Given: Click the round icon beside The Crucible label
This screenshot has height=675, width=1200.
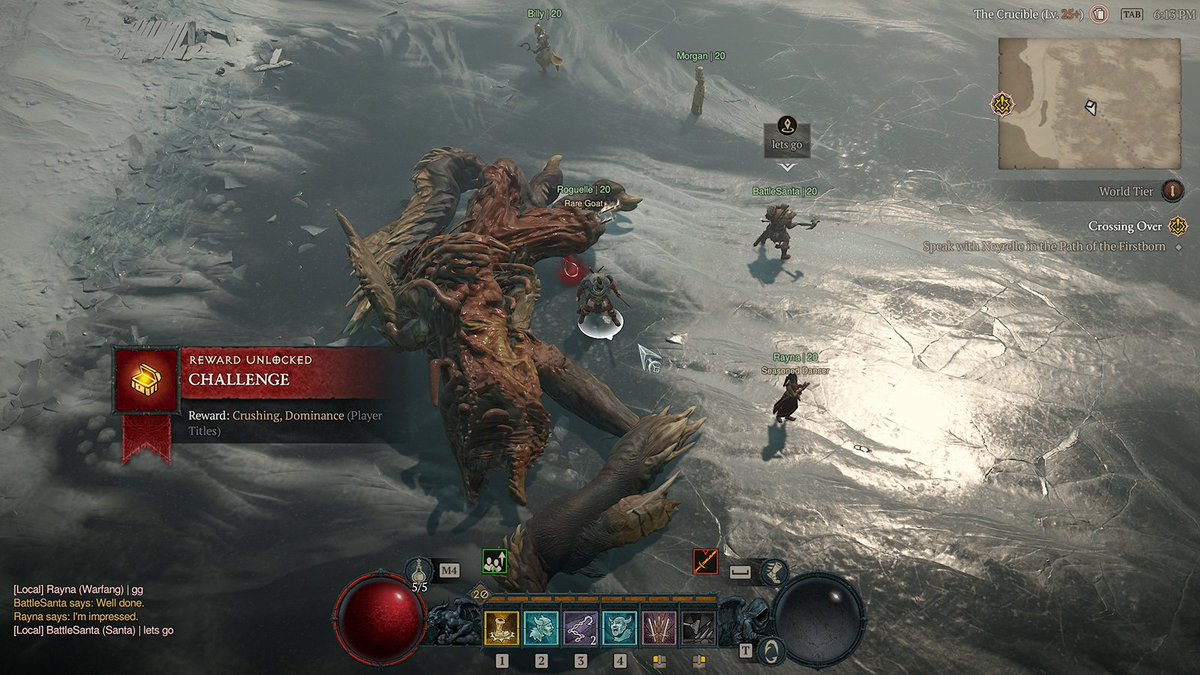Looking at the screenshot, I should tap(1098, 14).
